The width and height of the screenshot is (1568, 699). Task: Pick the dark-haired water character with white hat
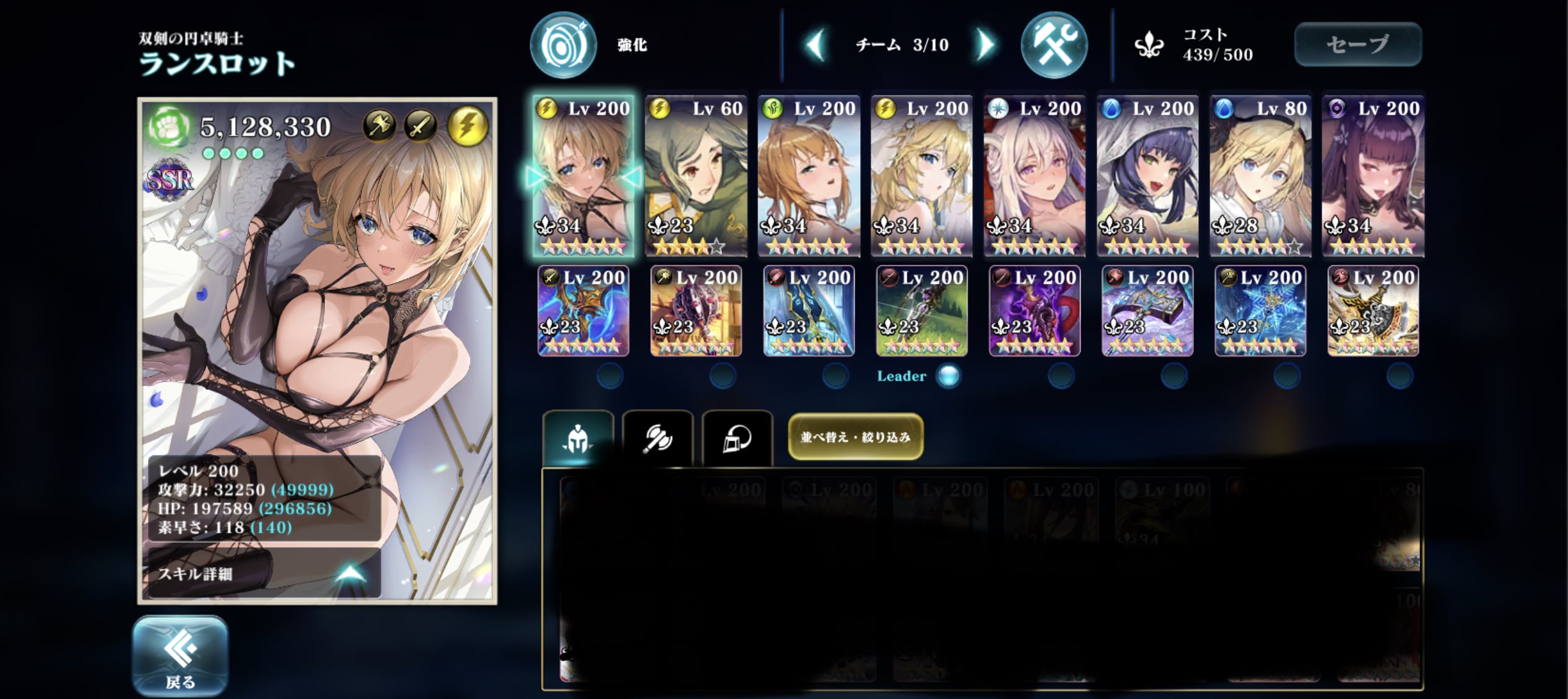[1147, 175]
